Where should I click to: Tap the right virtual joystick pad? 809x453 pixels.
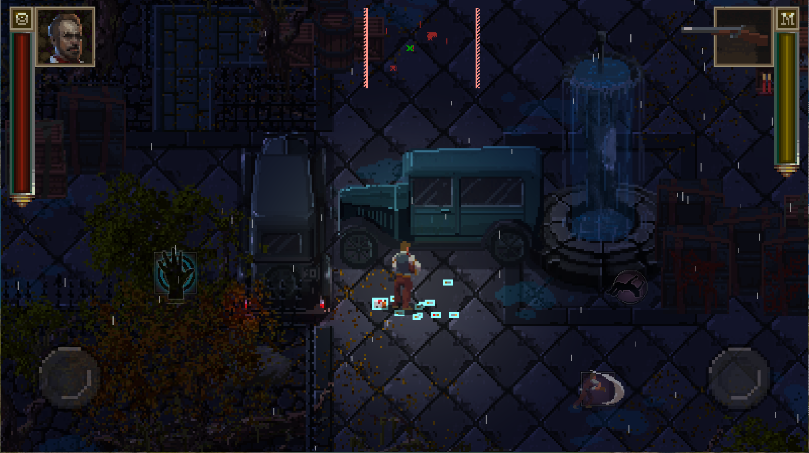[x=738, y=376]
